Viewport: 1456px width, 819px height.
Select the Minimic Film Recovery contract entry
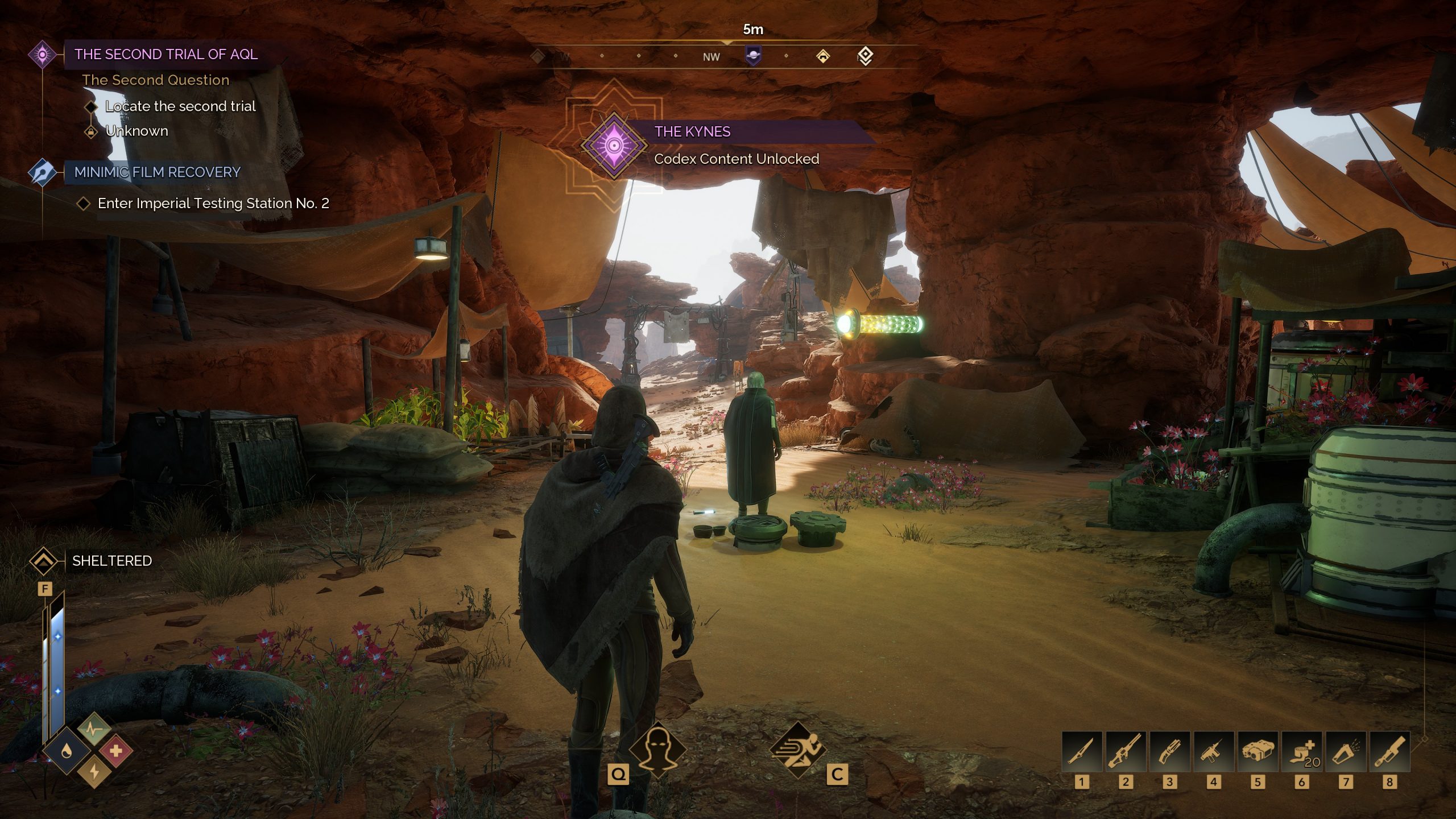(x=157, y=172)
